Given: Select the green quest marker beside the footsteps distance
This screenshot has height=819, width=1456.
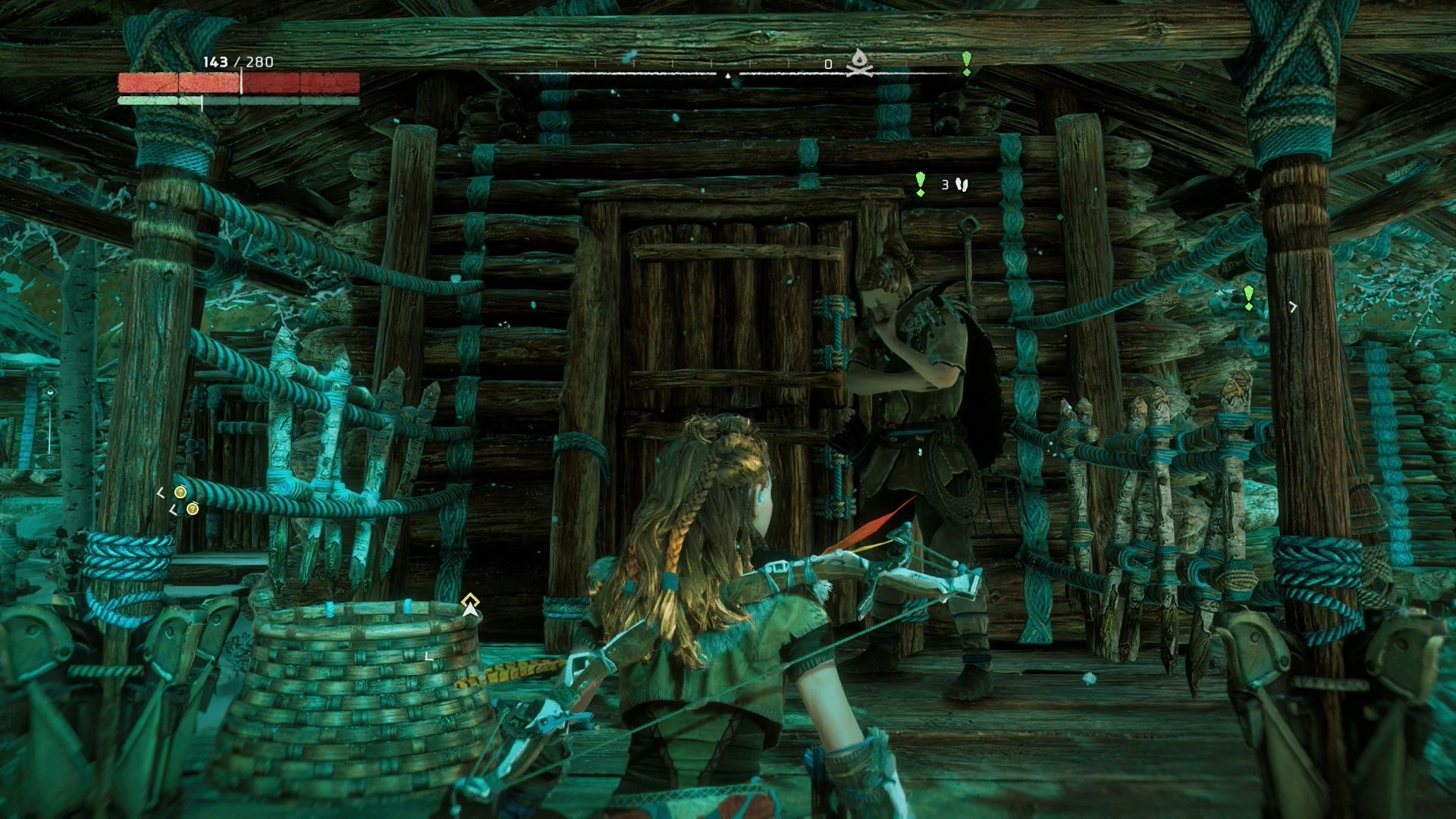Looking at the screenshot, I should 921,184.
